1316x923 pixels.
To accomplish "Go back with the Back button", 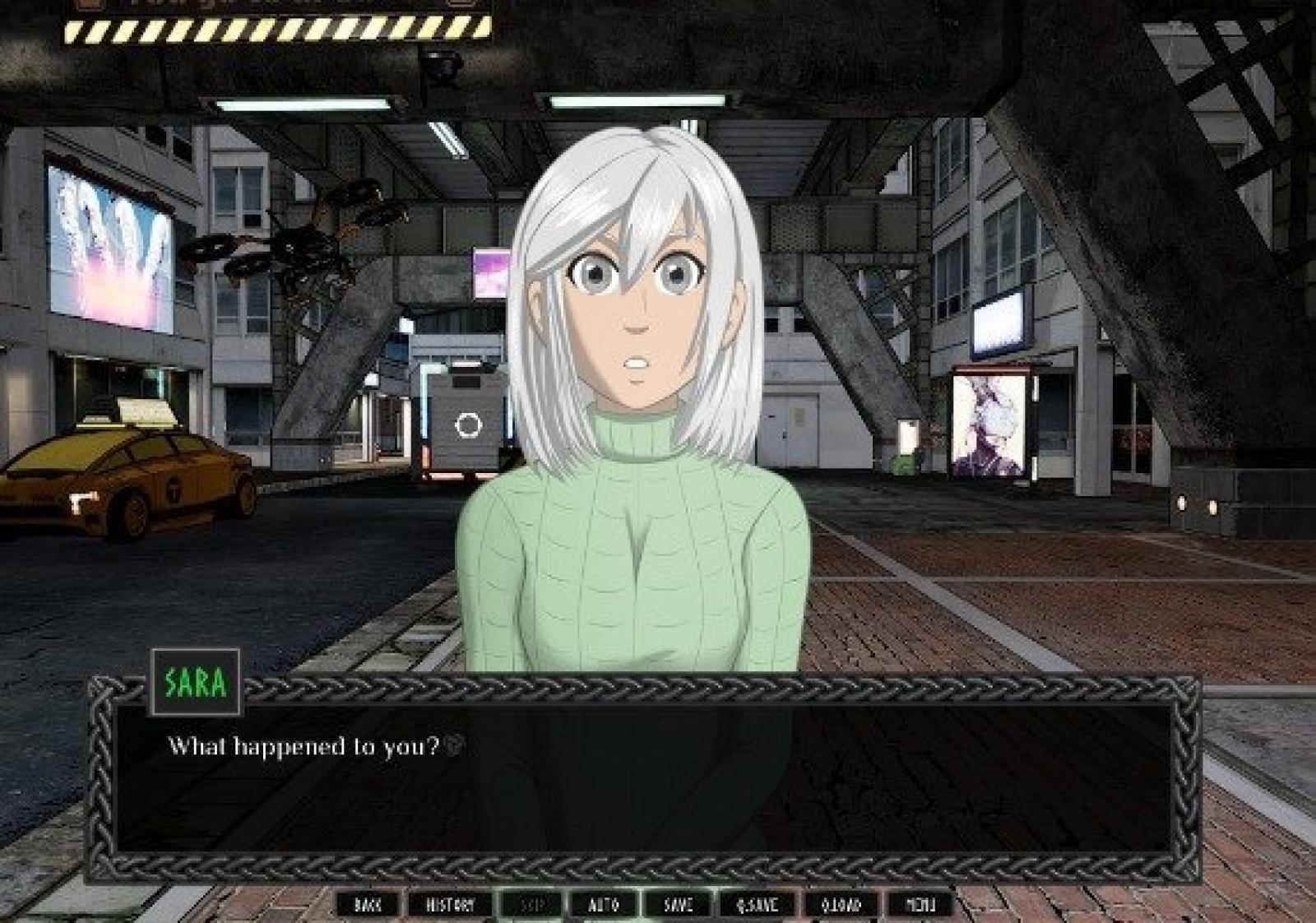I will pos(368,905).
